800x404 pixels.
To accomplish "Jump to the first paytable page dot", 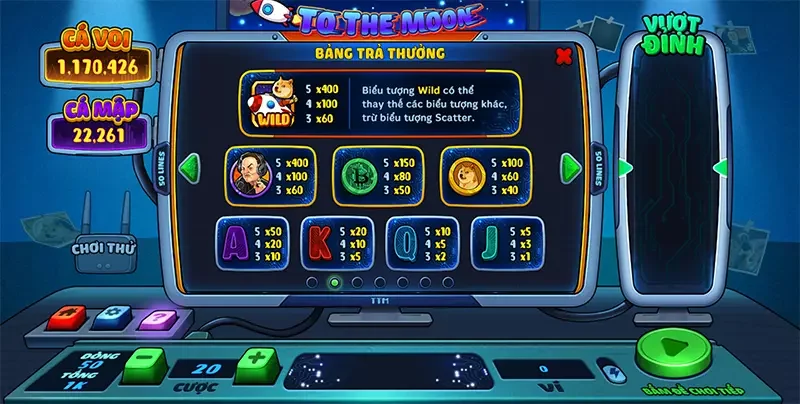I will click(x=313, y=282).
